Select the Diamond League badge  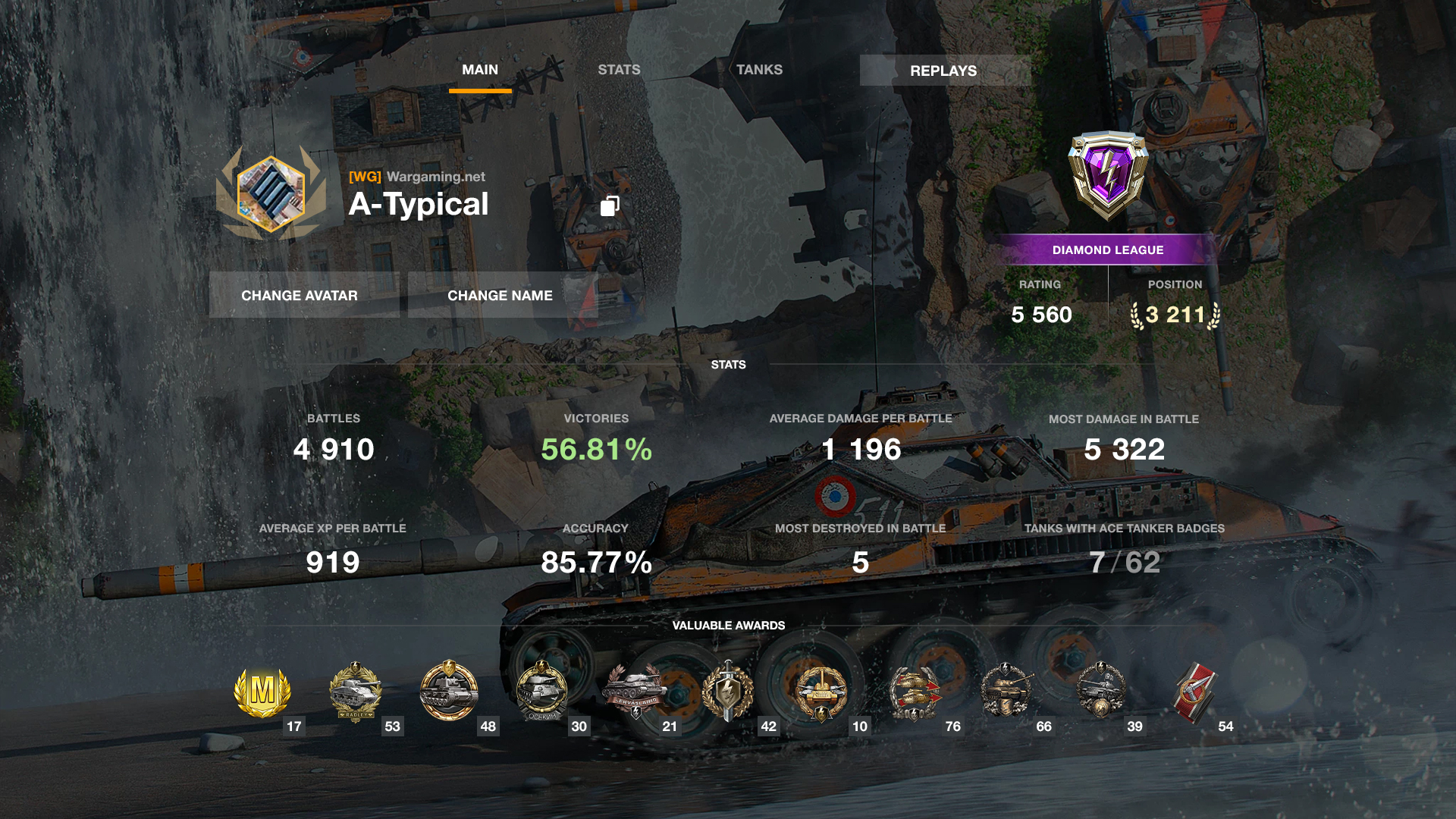(x=1108, y=176)
